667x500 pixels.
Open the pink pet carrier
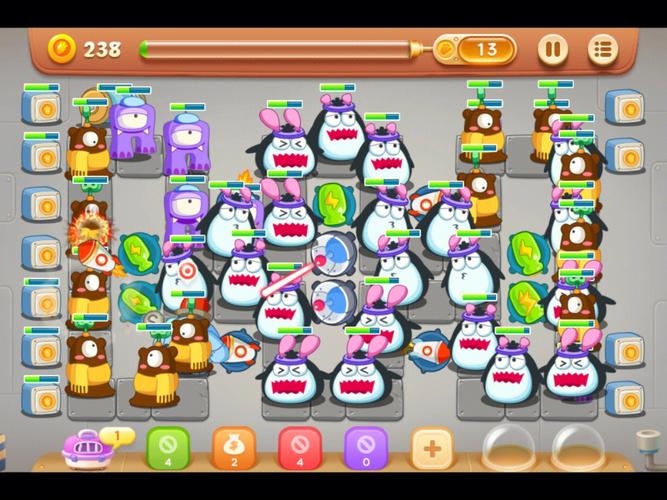pos(86,447)
